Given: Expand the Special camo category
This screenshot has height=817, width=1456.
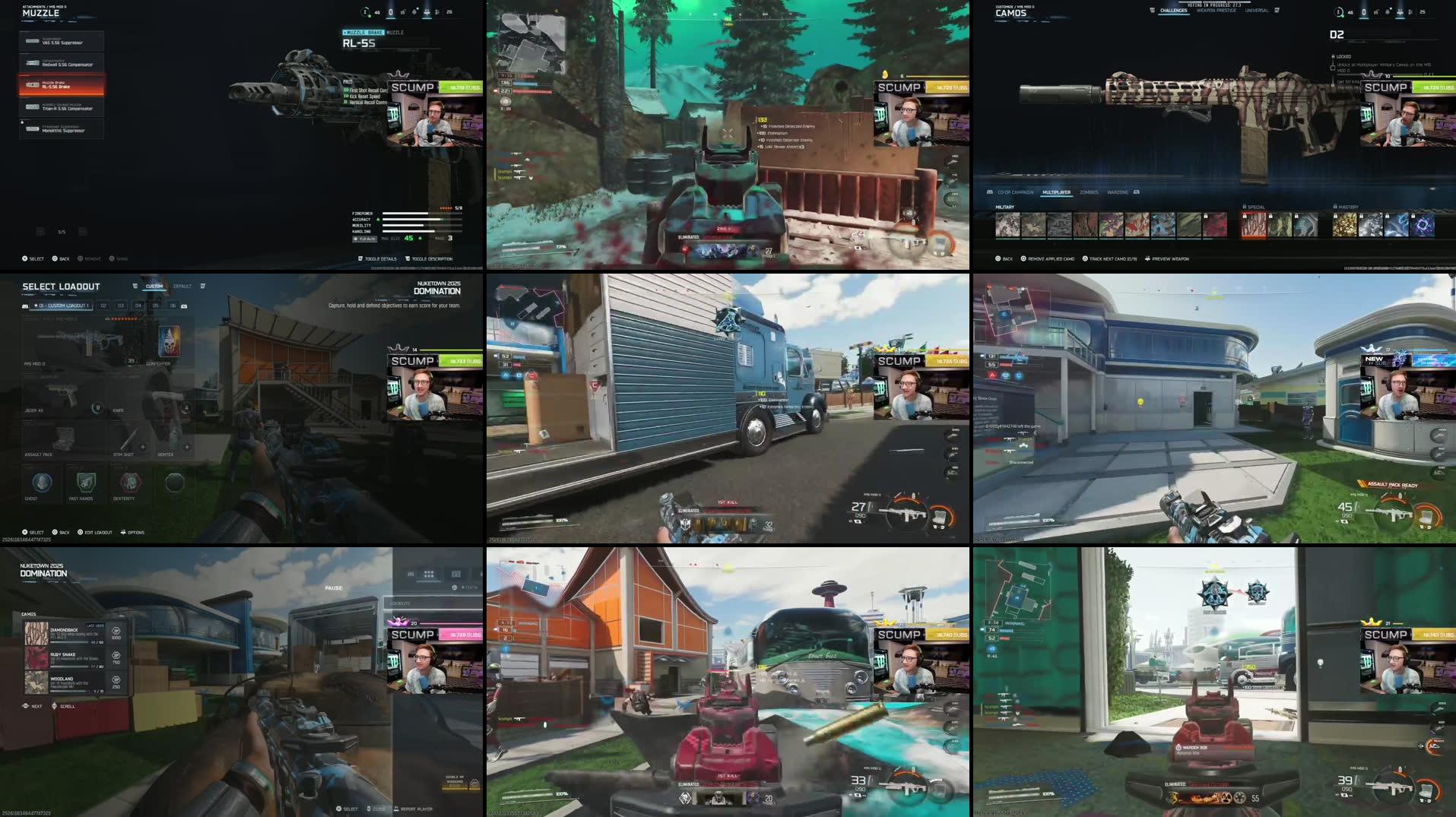Looking at the screenshot, I should pos(1255,207).
